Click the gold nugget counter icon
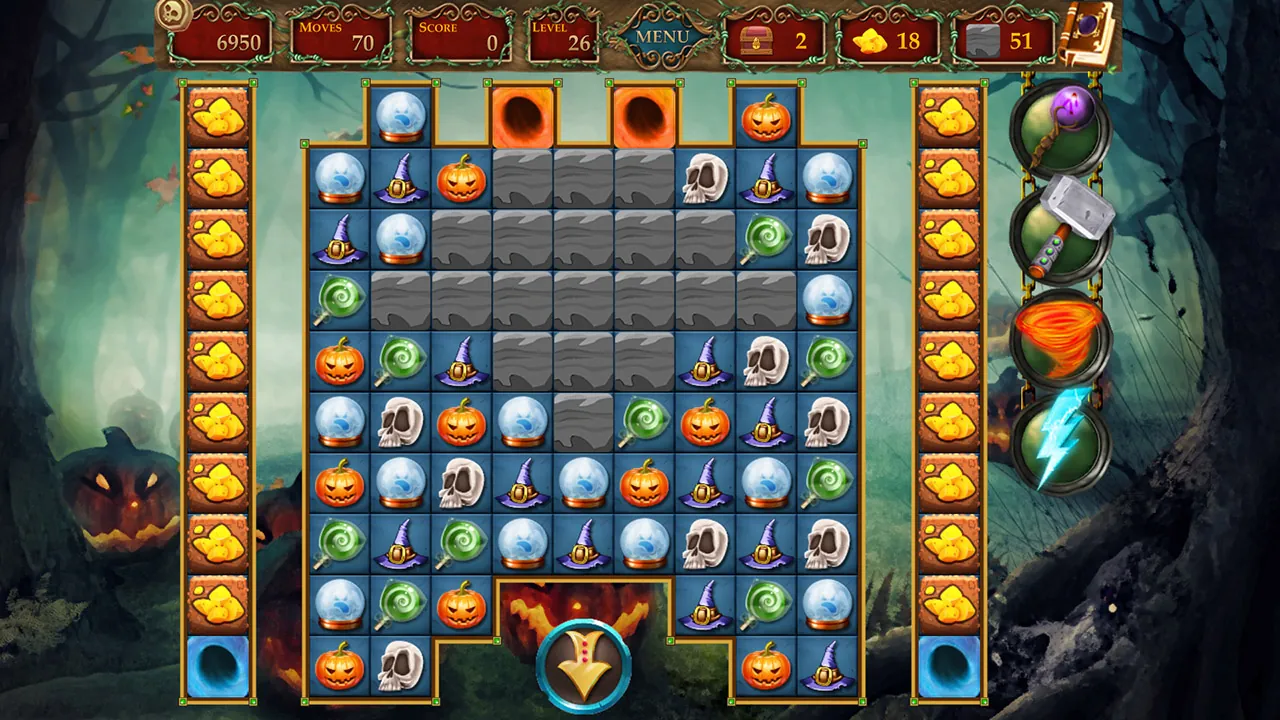1280x720 pixels. [872, 42]
